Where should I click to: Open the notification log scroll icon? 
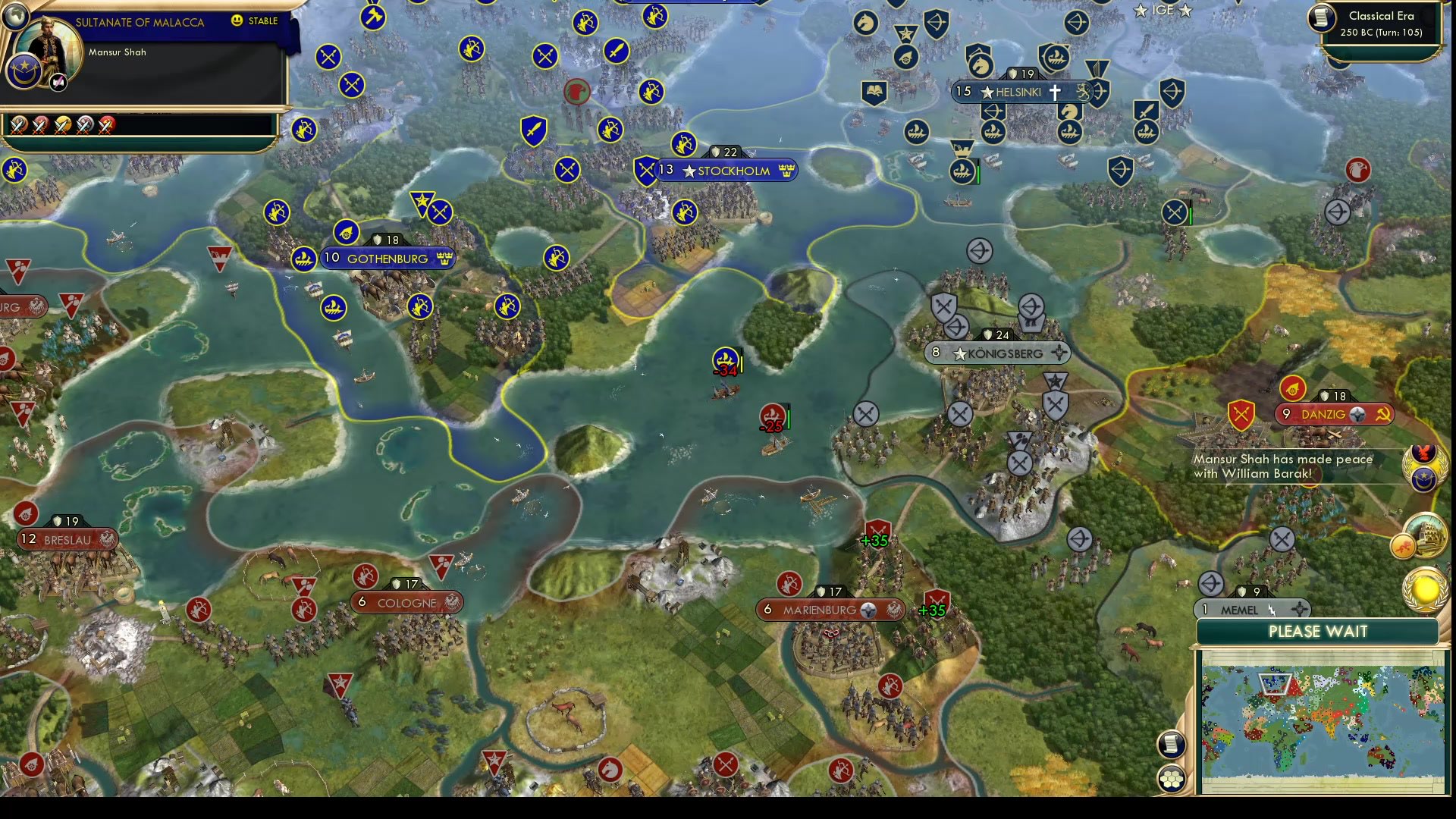1170,745
